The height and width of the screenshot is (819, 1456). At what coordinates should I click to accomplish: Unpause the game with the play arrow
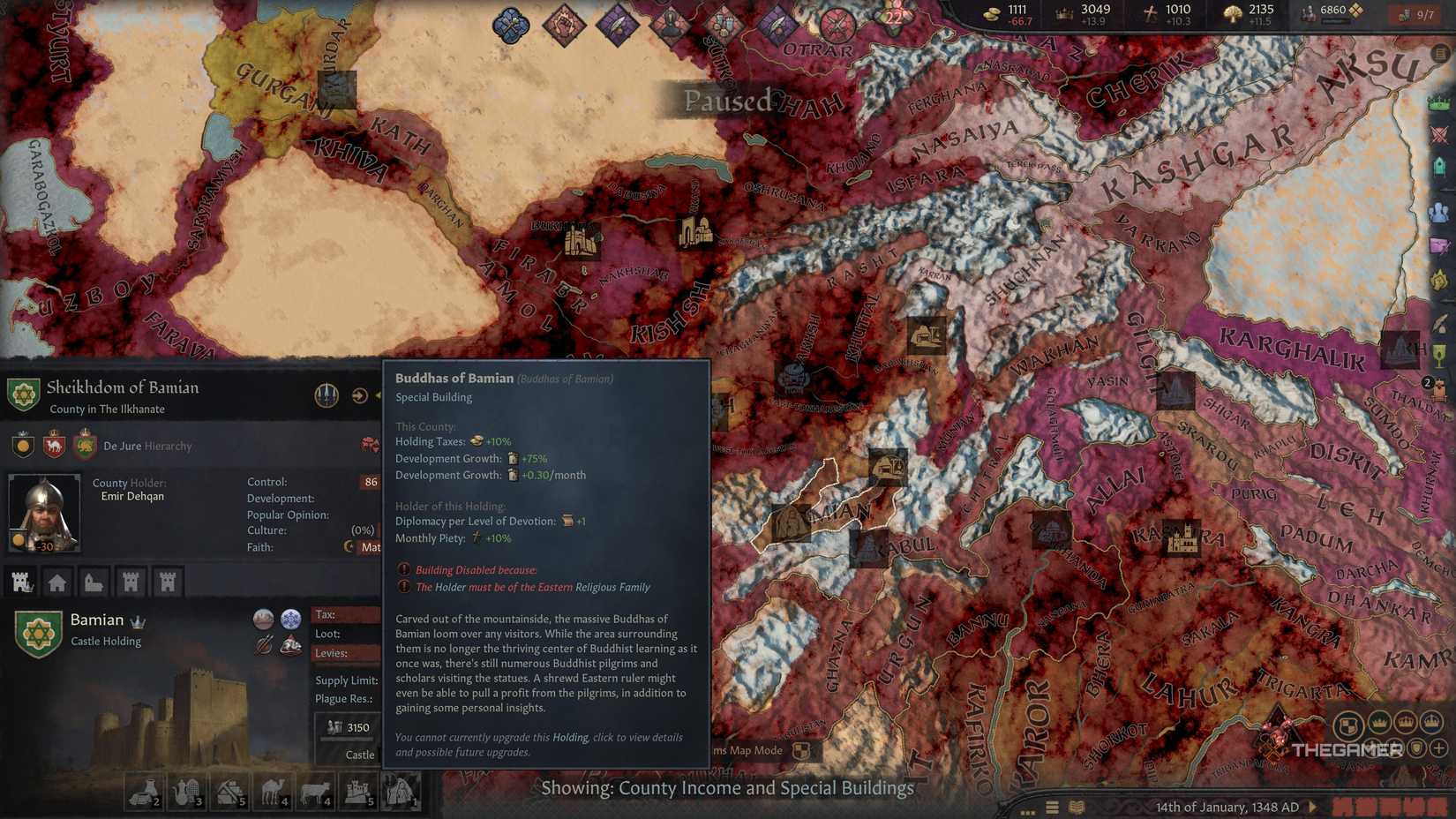[1314, 807]
